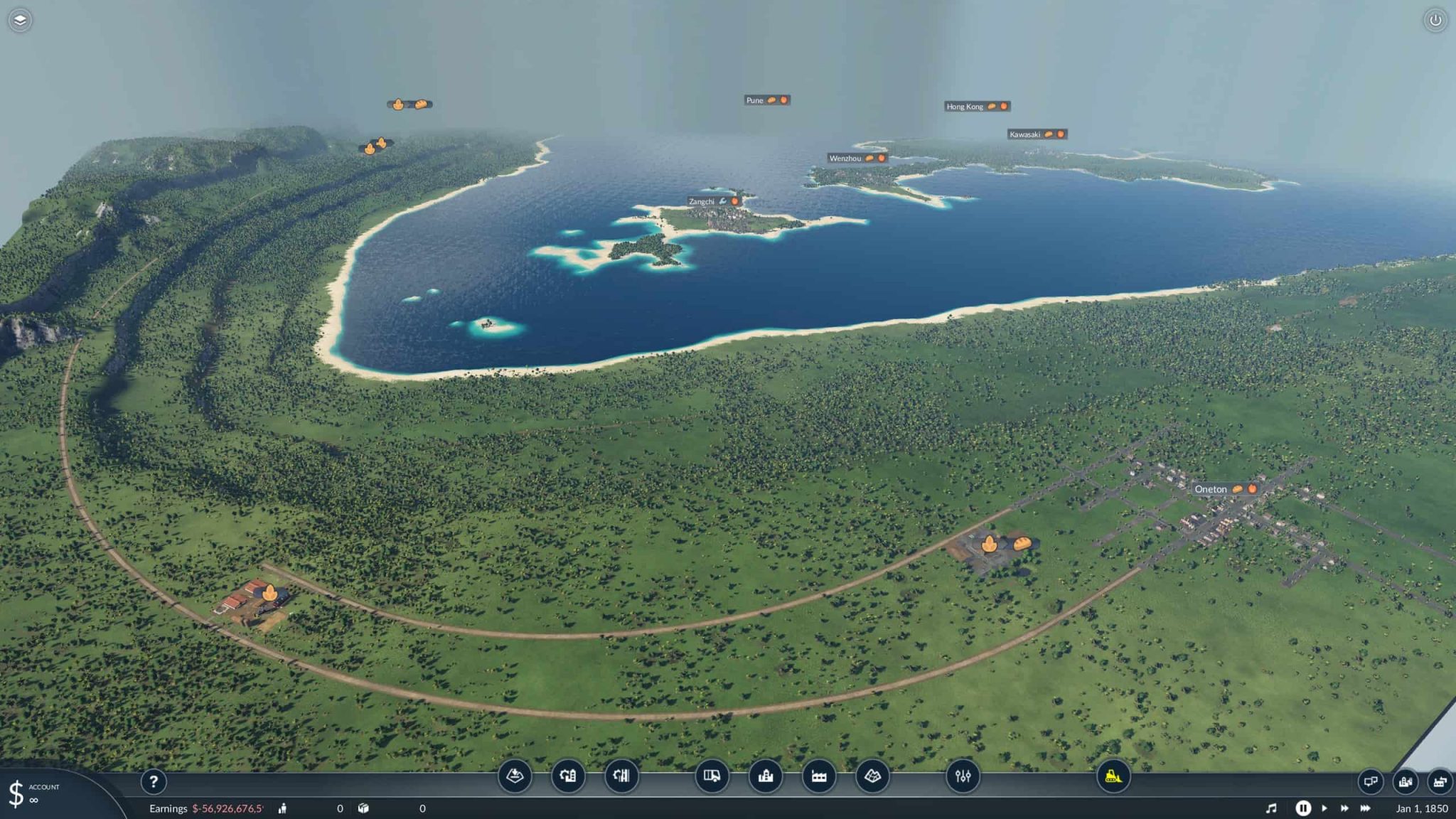Open the layers menu icon

click(20, 20)
